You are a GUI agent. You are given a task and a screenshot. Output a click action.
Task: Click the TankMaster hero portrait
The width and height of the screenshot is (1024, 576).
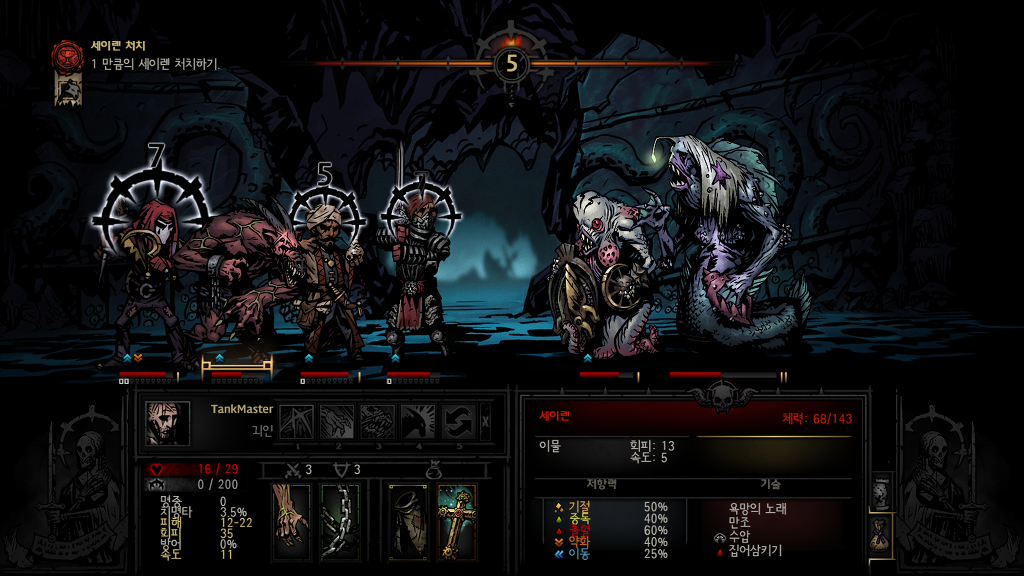pos(166,422)
